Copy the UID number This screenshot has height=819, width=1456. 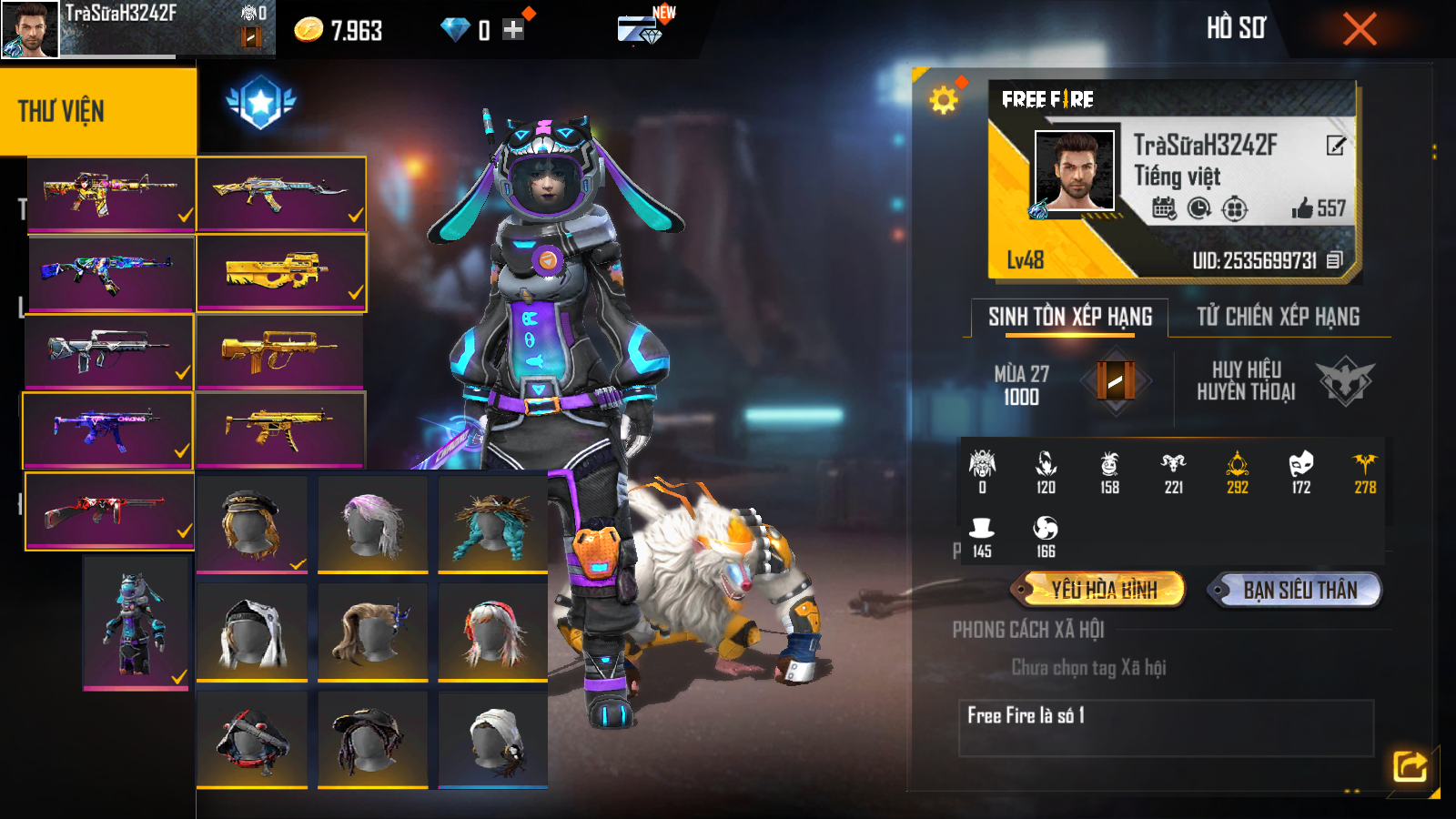(x=1334, y=260)
